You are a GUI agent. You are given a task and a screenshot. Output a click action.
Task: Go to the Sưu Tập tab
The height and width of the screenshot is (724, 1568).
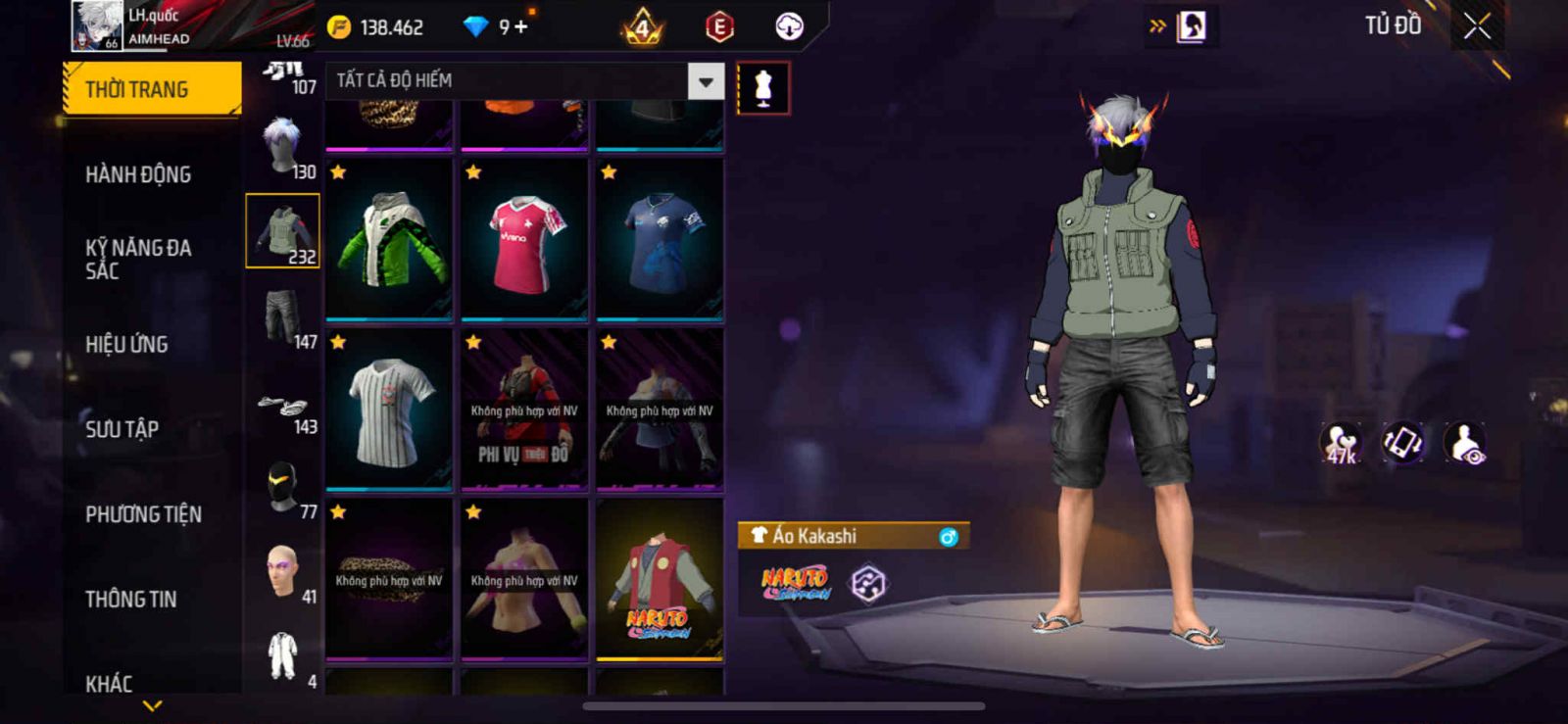pos(122,429)
